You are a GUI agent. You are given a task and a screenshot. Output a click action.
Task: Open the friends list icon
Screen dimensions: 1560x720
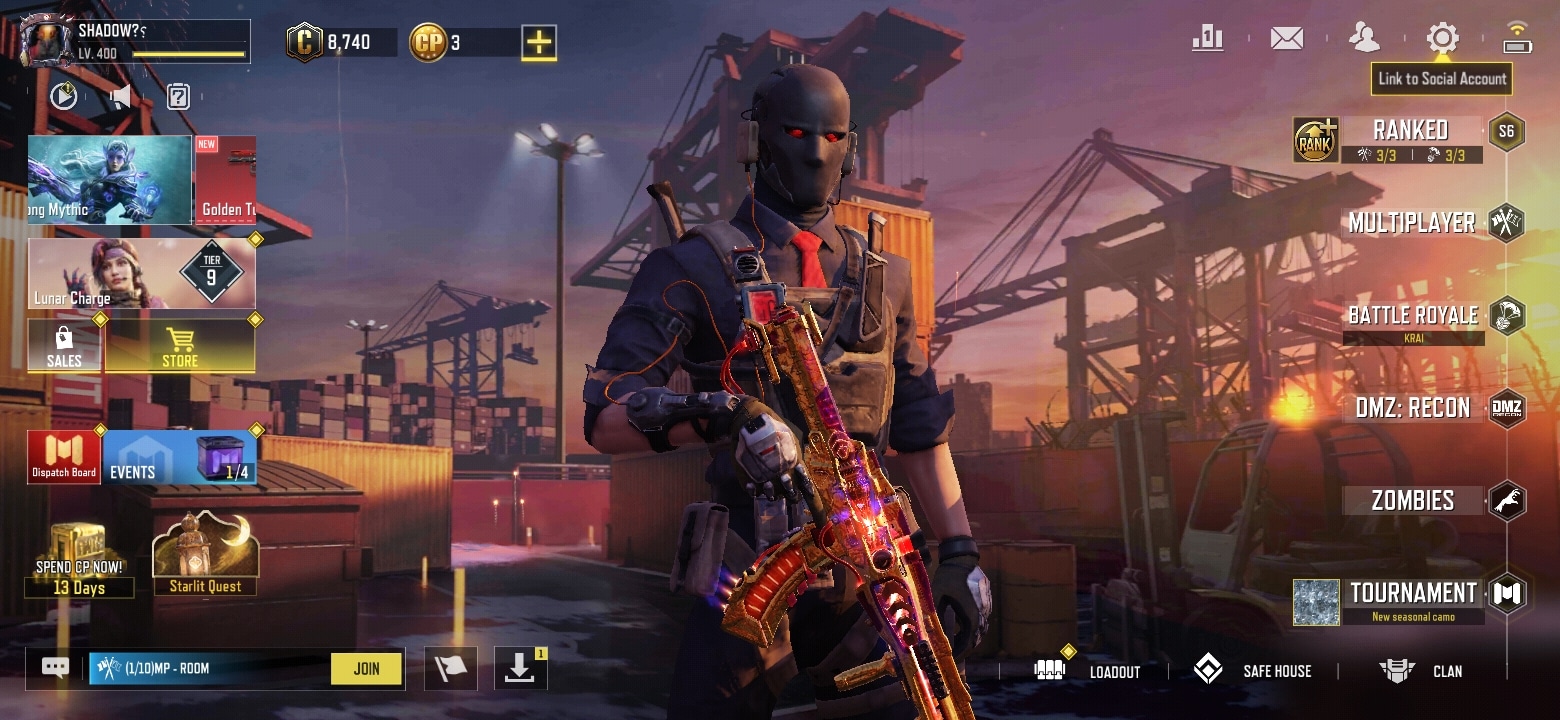(1364, 39)
